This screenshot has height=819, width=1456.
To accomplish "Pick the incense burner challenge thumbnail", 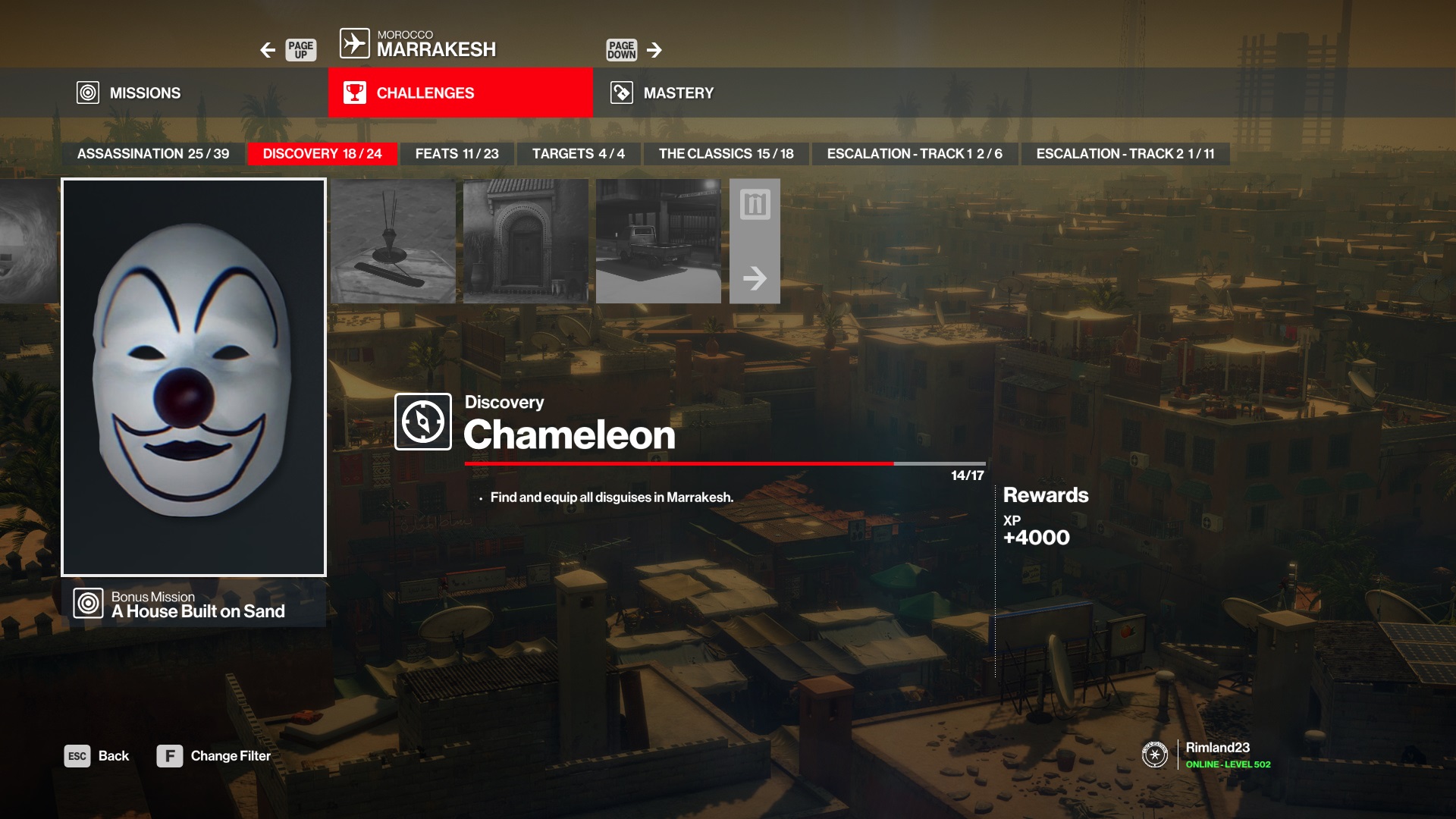I will [x=393, y=241].
